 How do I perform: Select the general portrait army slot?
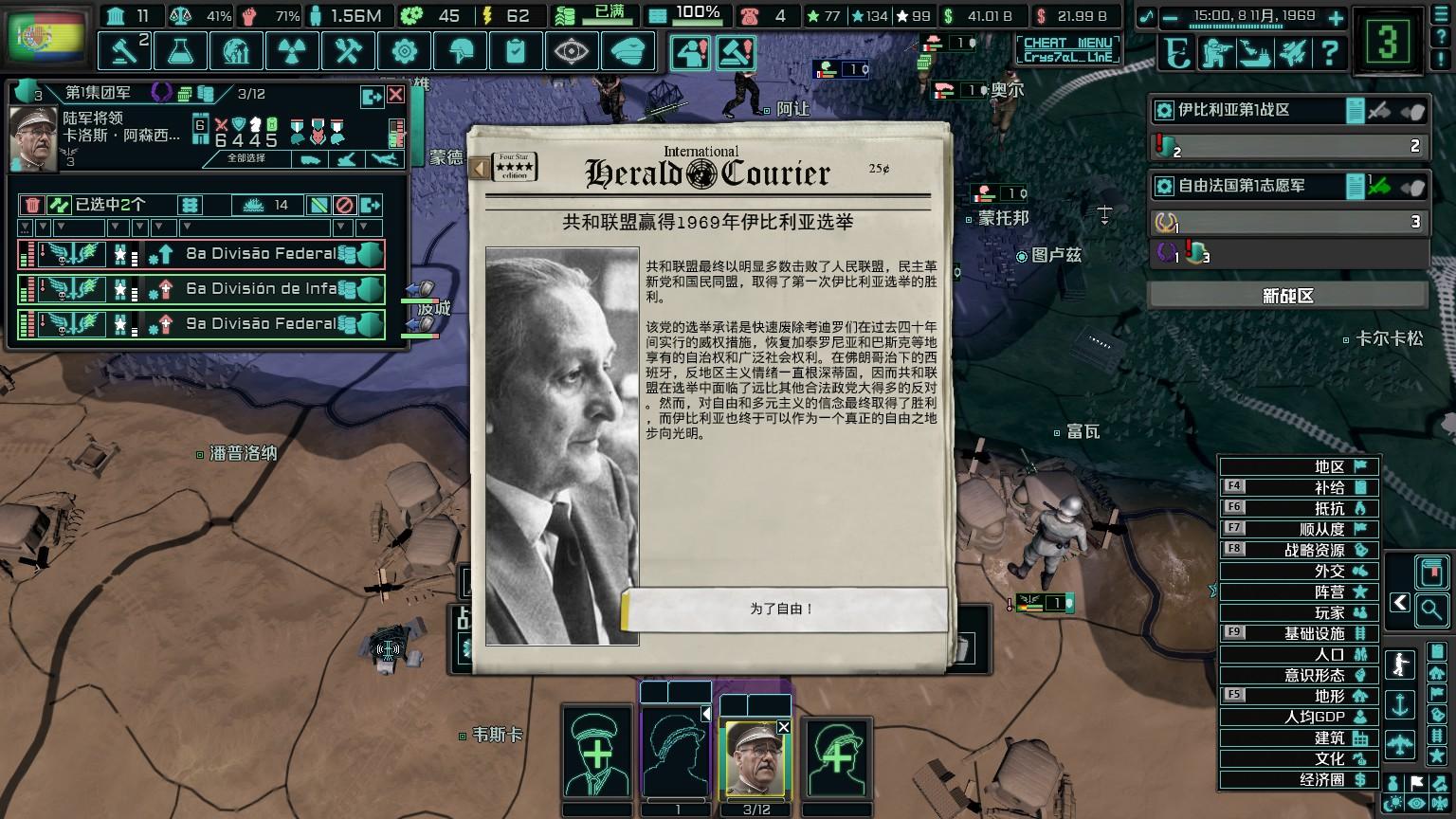point(755,760)
